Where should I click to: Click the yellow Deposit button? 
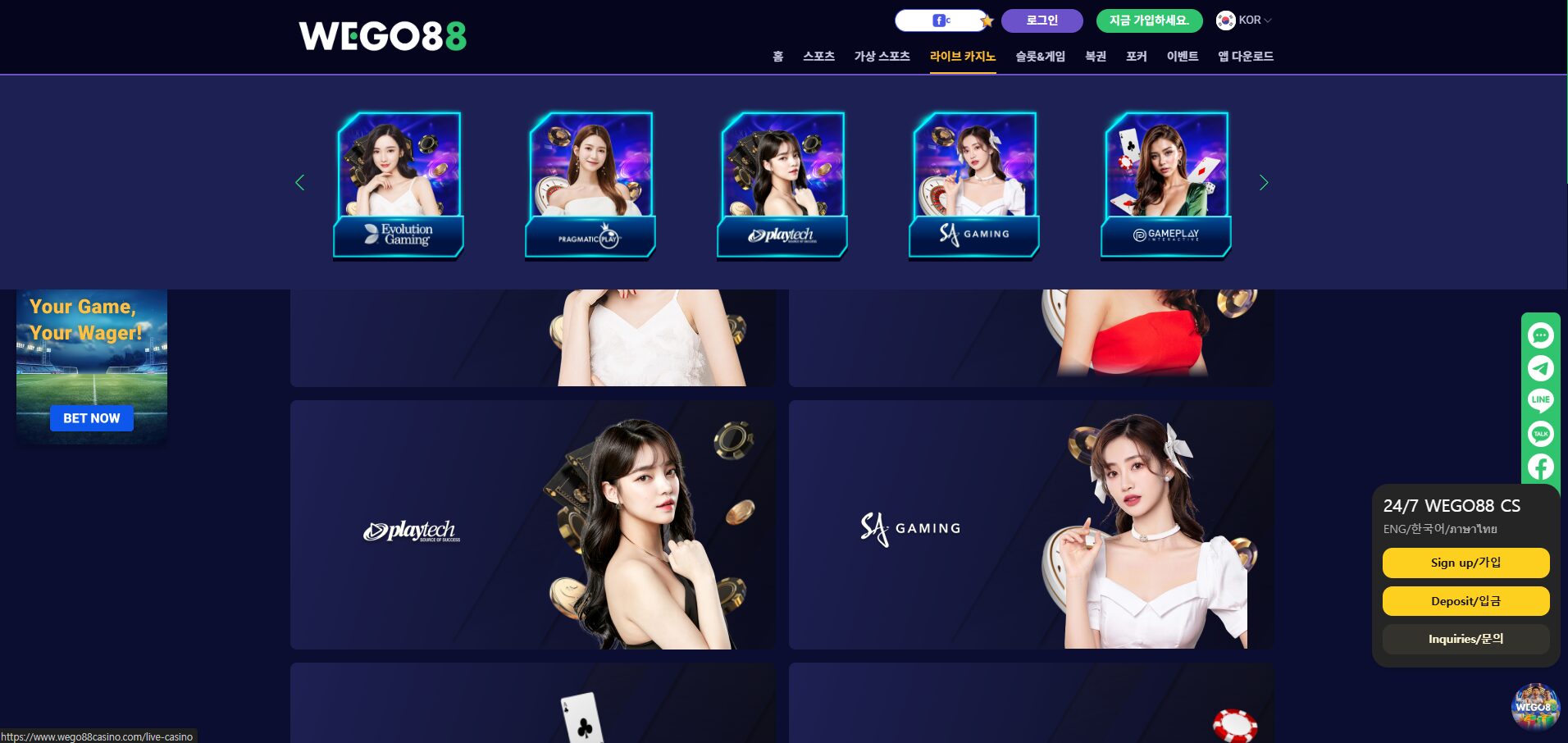1465,601
